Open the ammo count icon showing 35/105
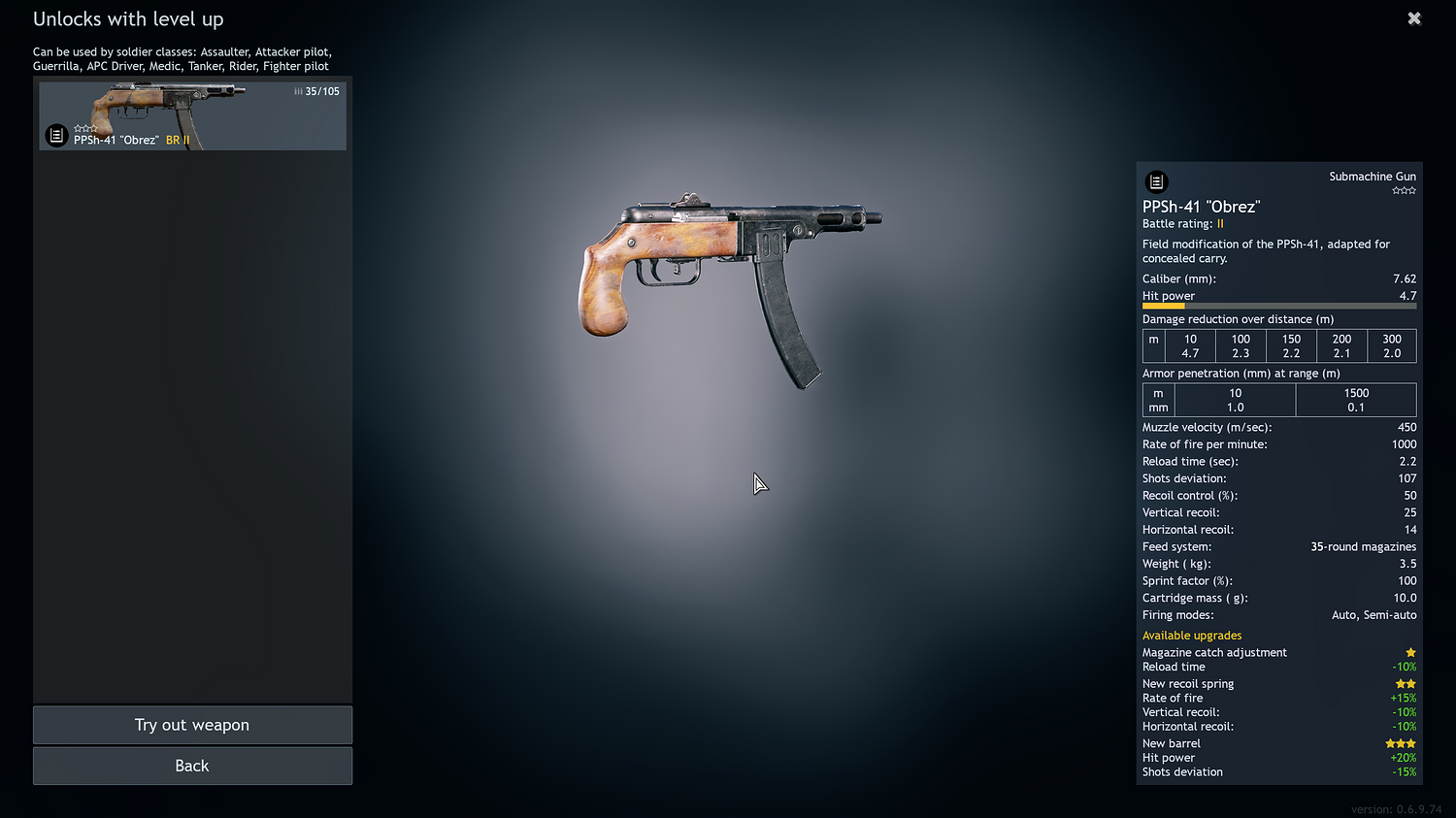The height and width of the screenshot is (818, 1456). pyautogui.click(x=297, y=91)
